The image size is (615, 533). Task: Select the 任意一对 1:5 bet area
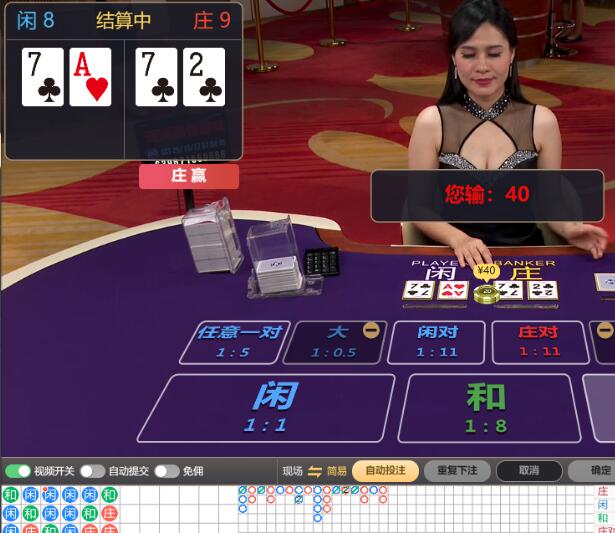[x=238, y=341]
